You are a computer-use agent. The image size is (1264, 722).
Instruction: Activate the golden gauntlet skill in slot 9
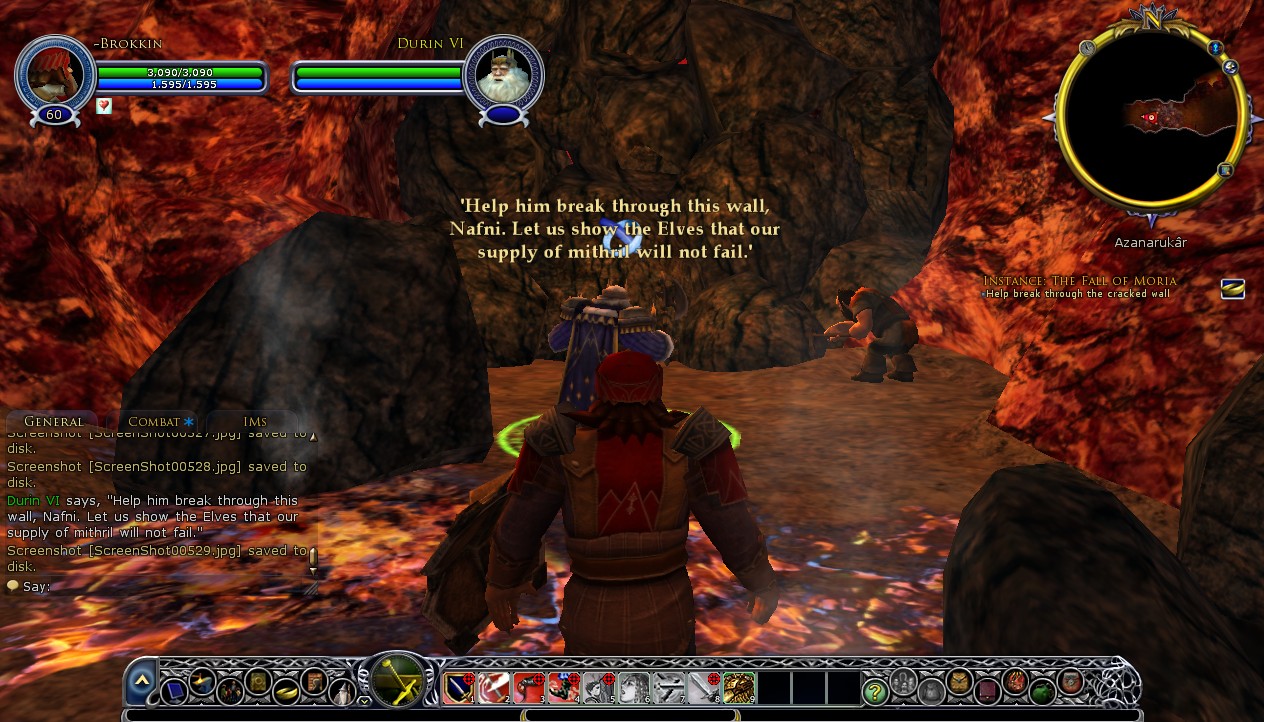(739, 688)
